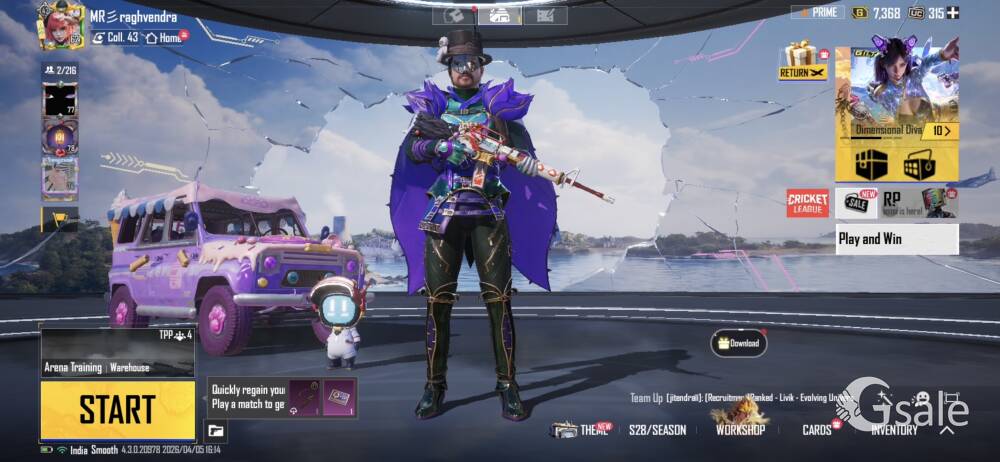The width and height of the screenshot is (1000, 462).
Task: Open the Cricket League event
Action: 807,203
